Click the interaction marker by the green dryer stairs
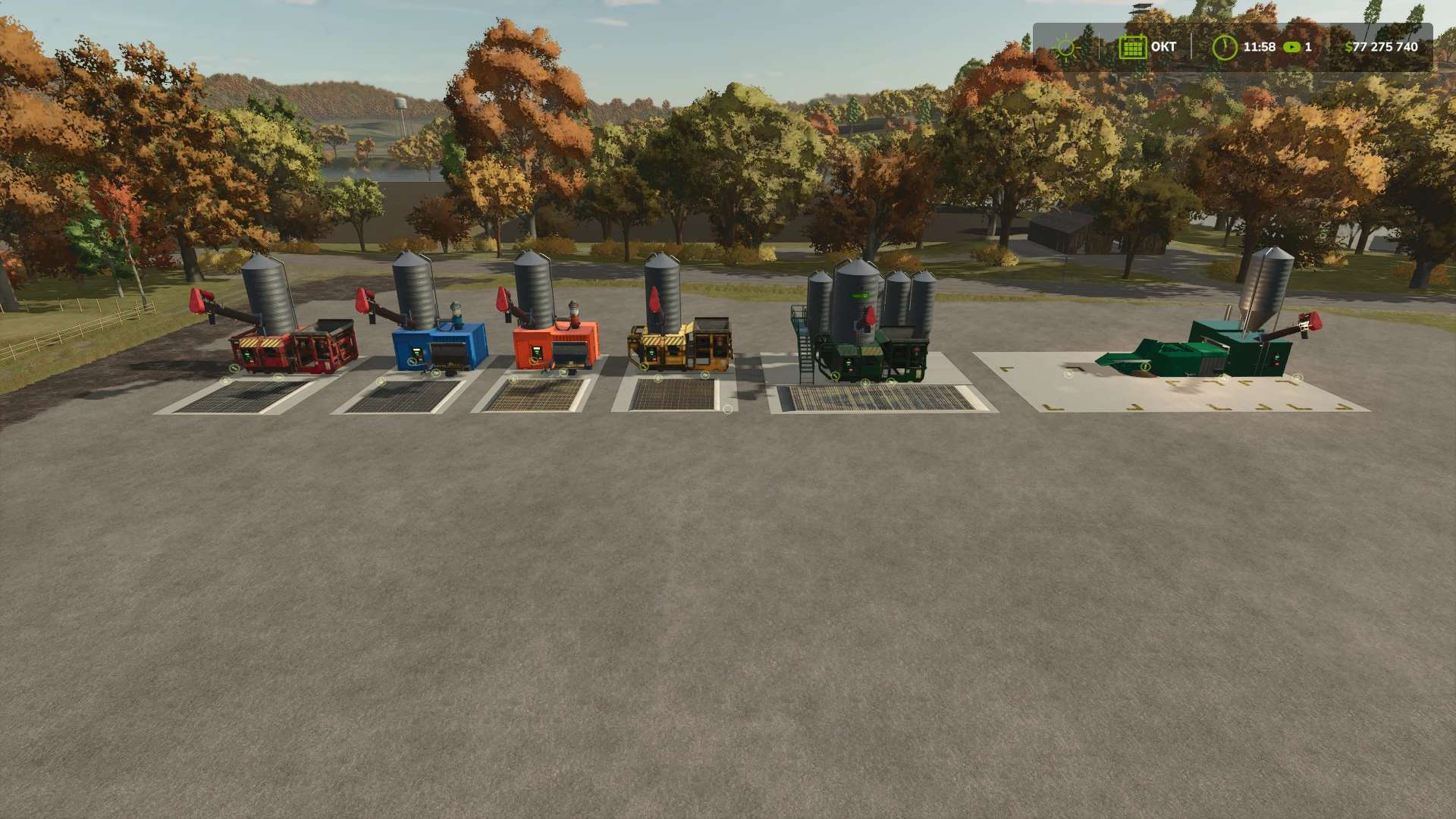The image size is (1456, 819). (836, 376)
